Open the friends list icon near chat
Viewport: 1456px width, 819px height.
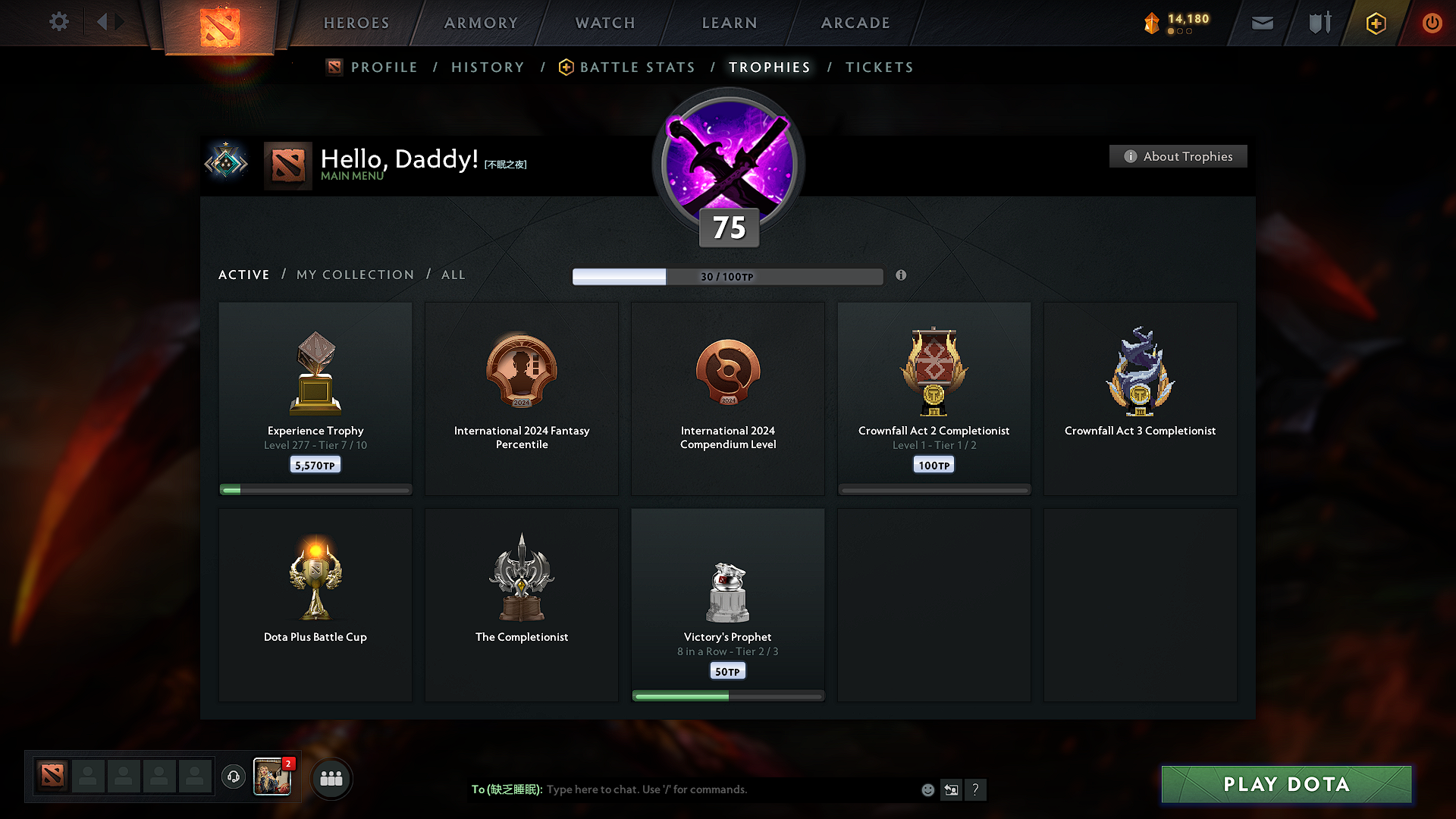click(331, 778)
